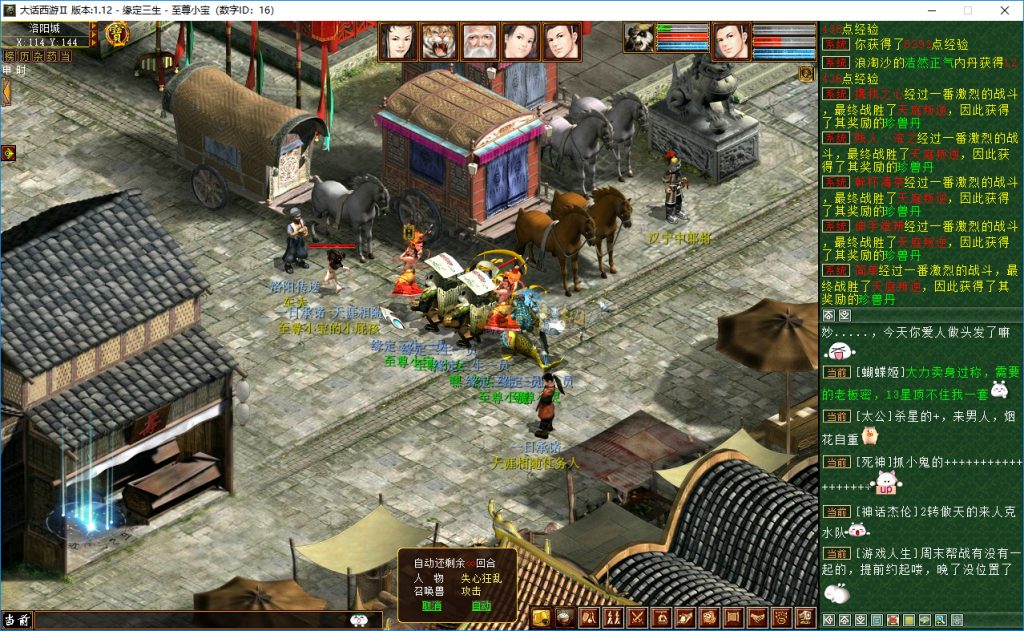The height and width of the screenshot is (631, 1024).
Task: Open the player character portrait beside the panda
Action: 731,42
